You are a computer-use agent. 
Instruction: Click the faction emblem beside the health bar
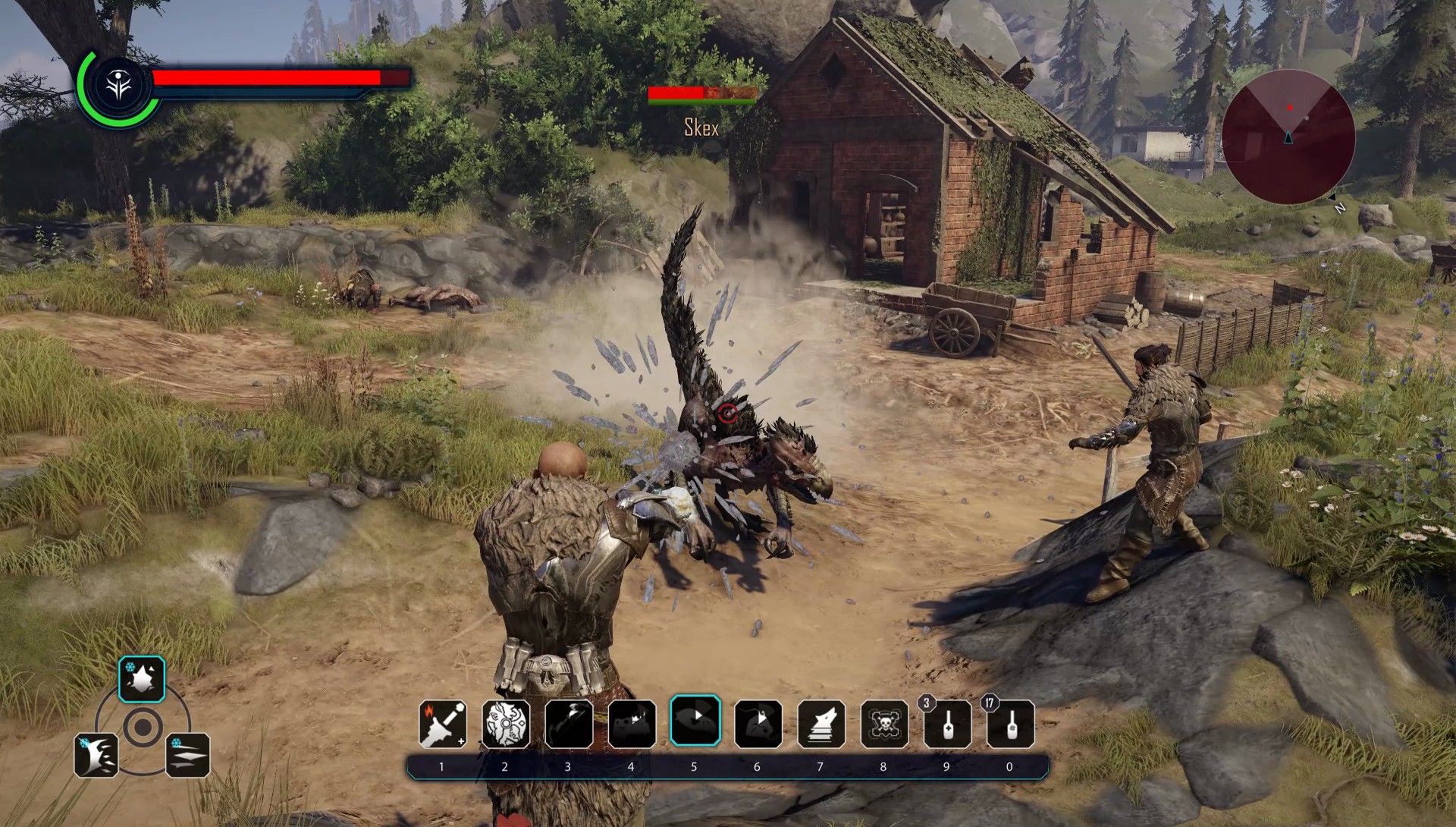[x=120, y=86]
